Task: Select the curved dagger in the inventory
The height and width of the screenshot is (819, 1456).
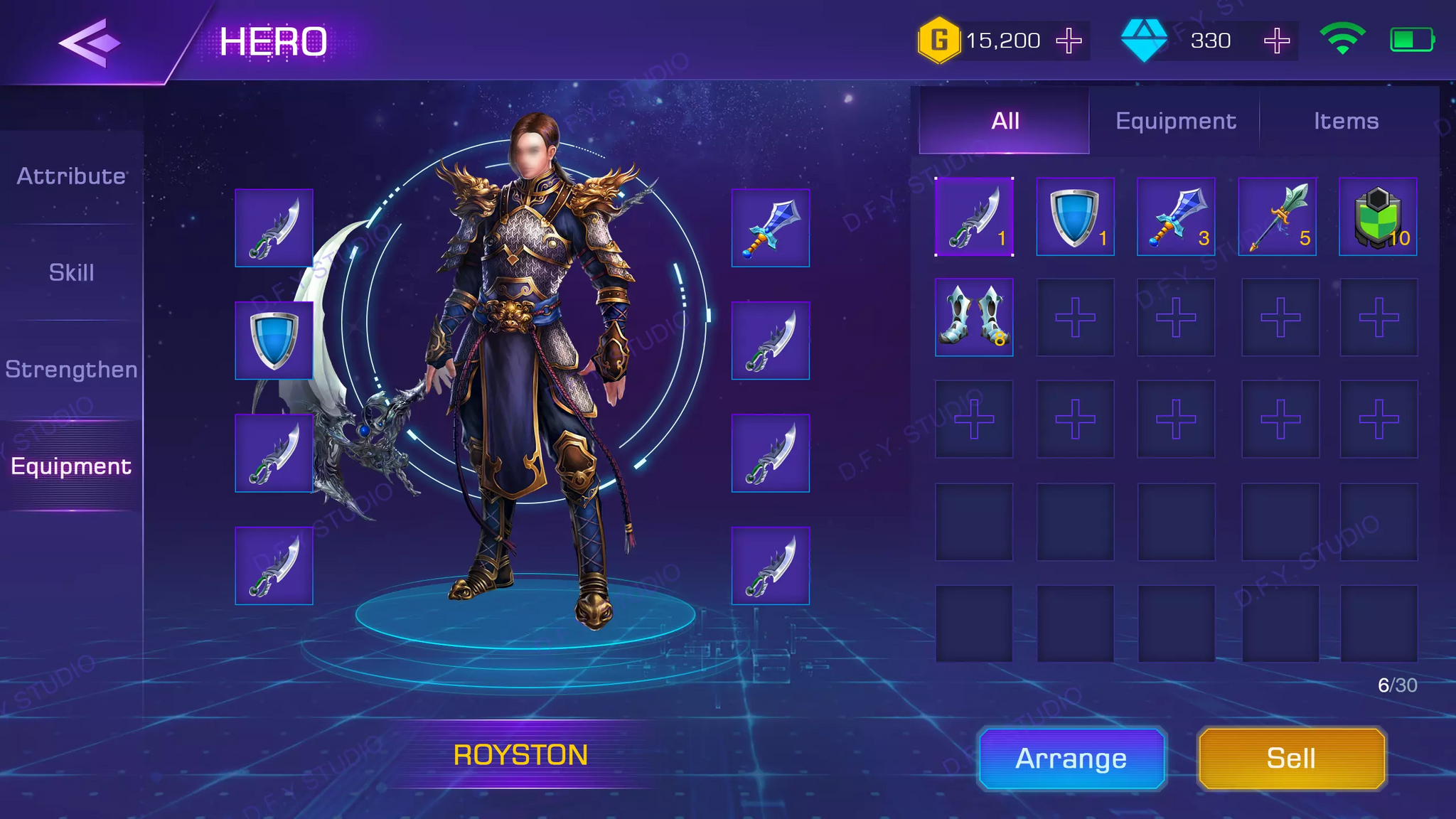Action: pyautogui.click(x=974, y=217)
